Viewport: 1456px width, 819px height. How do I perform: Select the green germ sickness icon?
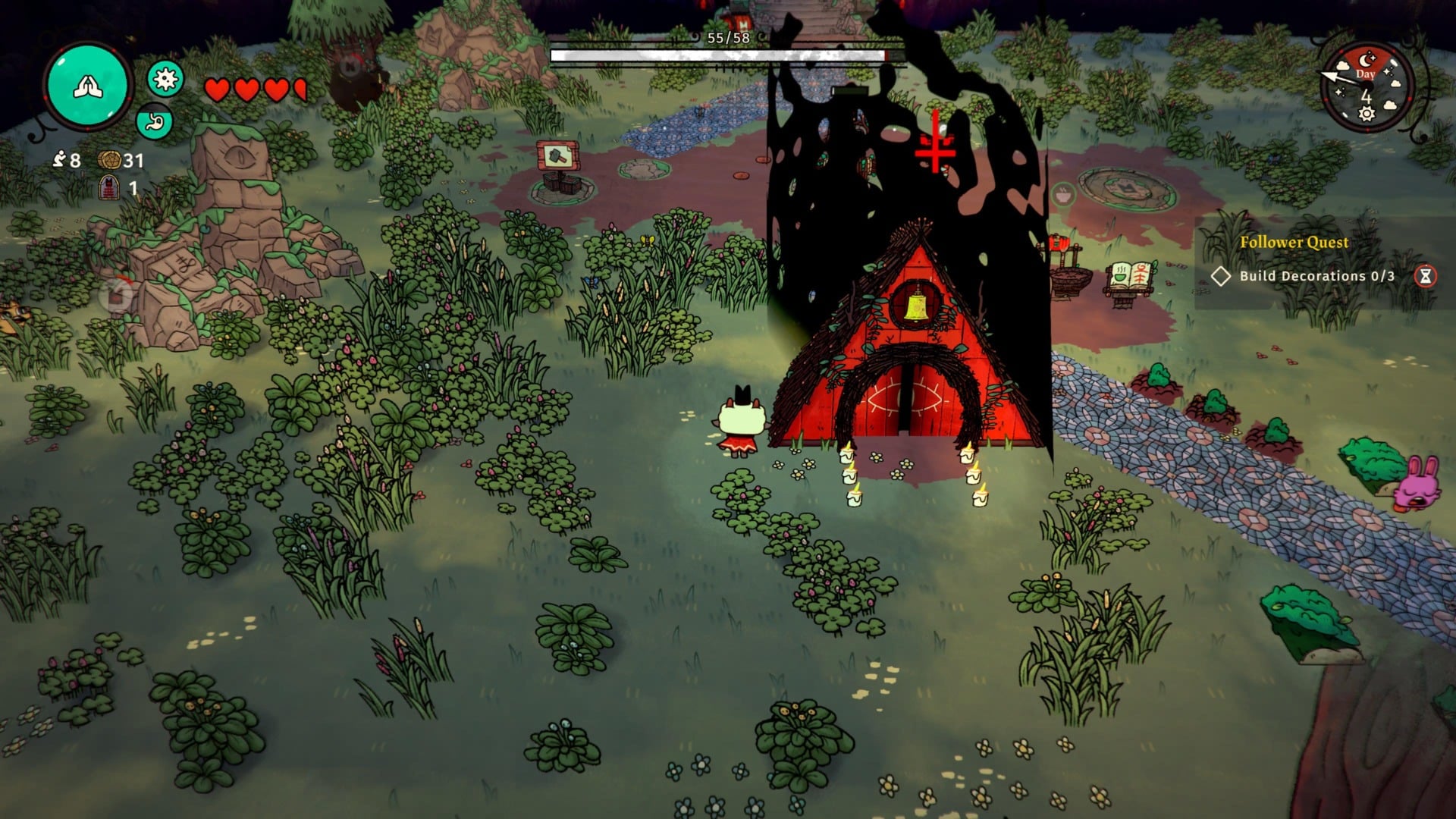pyautogui.click(x=164, y=78)
